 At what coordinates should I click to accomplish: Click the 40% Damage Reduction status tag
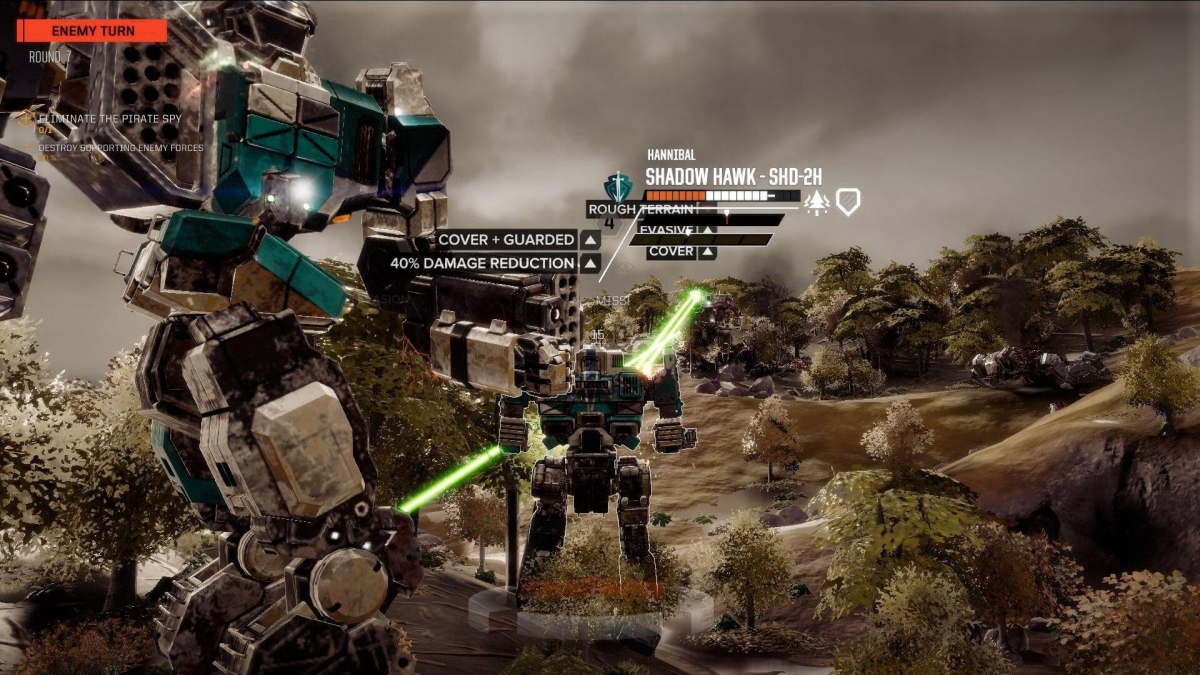[482, 264]
